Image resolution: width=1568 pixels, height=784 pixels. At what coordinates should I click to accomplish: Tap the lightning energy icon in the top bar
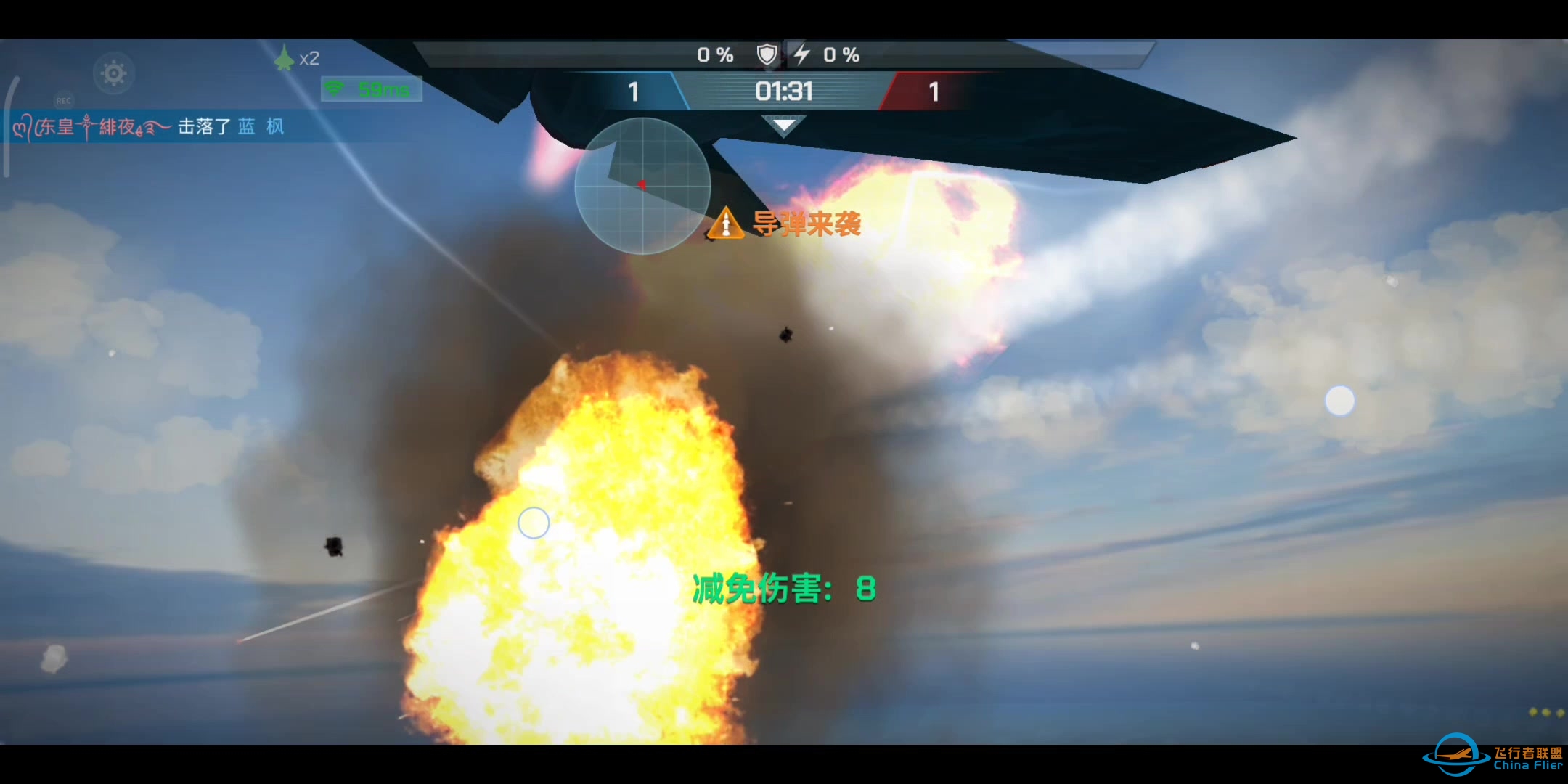tap(802, 54)
